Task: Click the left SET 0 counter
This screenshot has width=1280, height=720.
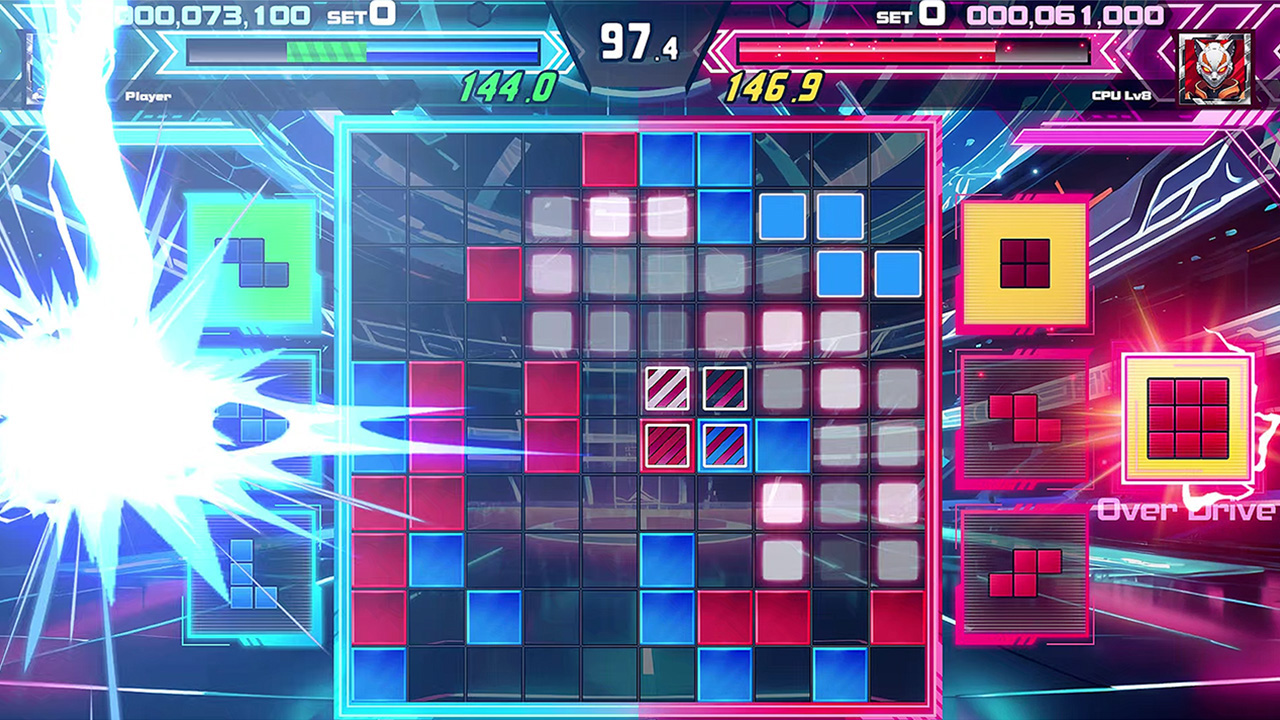Action: (x=345, y=14)
